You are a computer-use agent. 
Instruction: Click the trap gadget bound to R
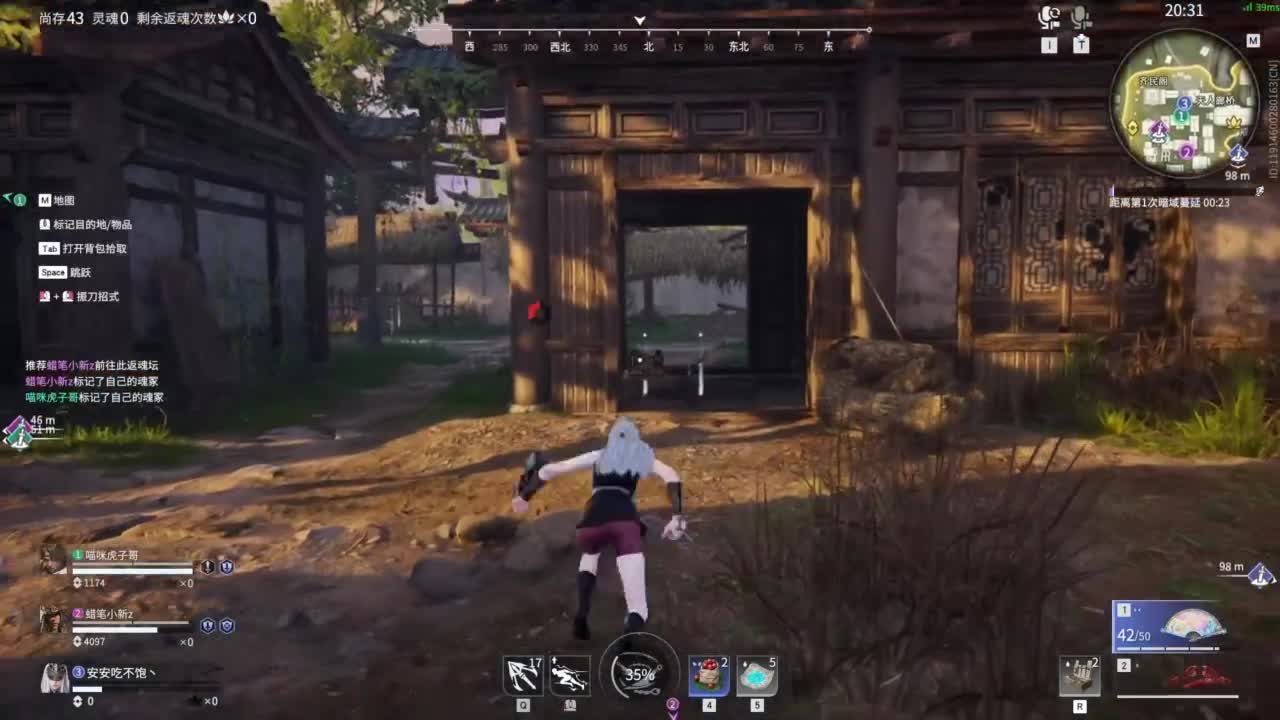(1079, 675)
